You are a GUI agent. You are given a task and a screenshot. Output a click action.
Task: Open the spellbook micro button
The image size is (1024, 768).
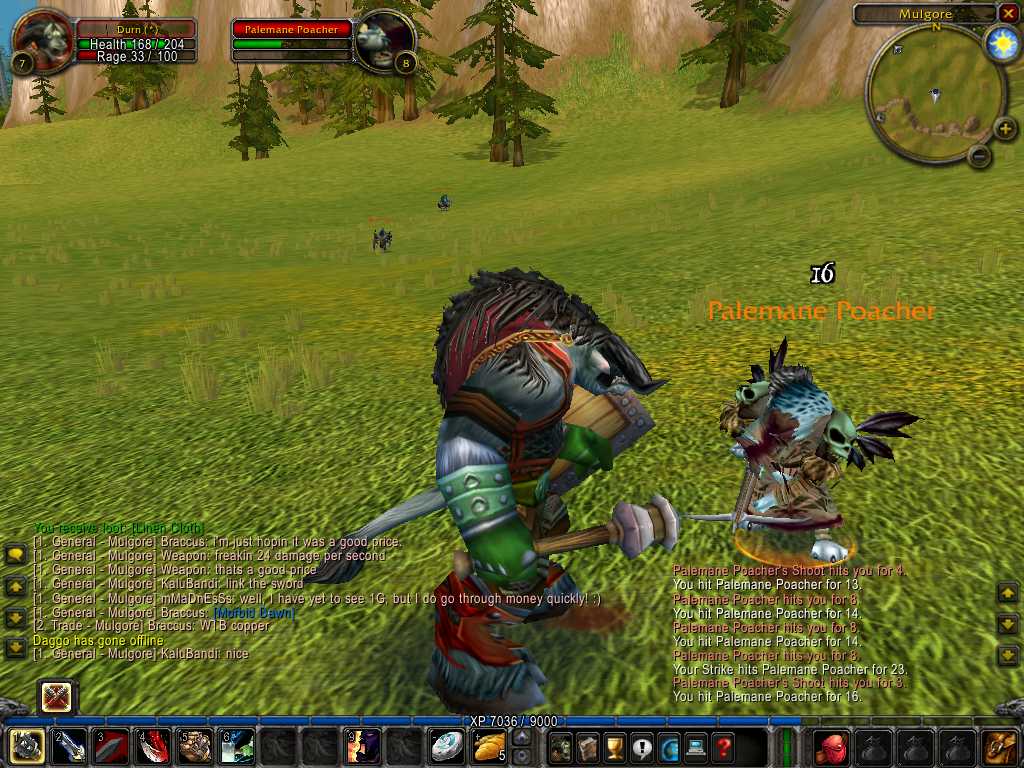click(x=588, y=747)
